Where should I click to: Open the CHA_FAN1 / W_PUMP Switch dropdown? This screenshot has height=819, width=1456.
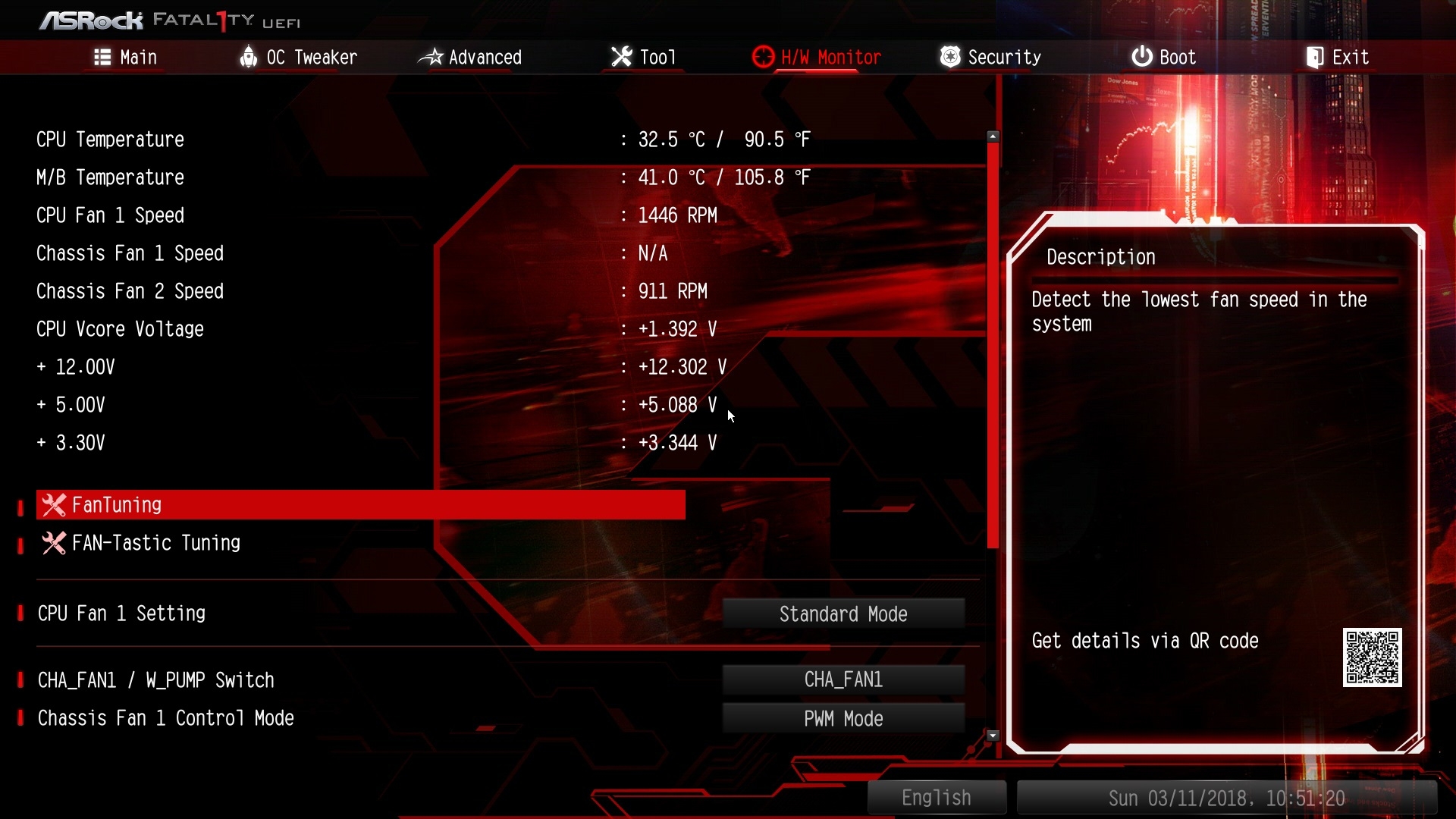click(x=843, y=680)
